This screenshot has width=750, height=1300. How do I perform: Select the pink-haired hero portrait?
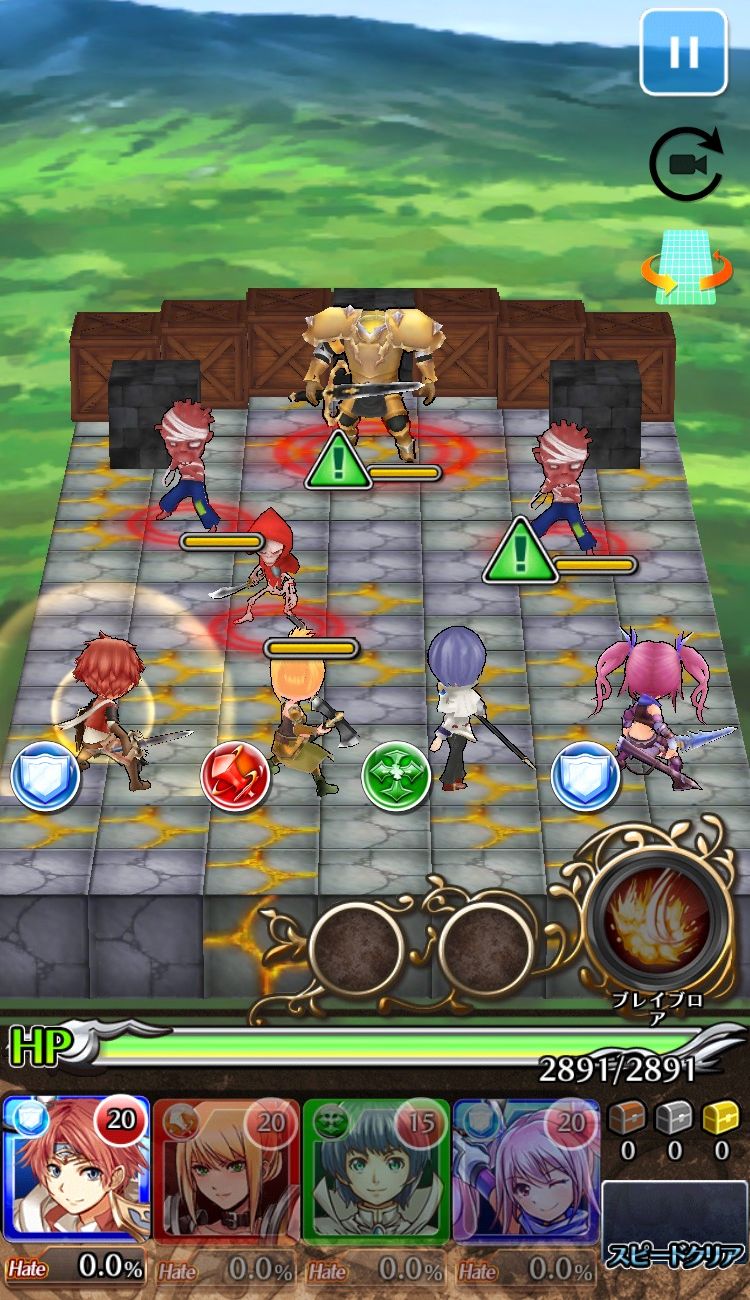(x=526, y=1171)
